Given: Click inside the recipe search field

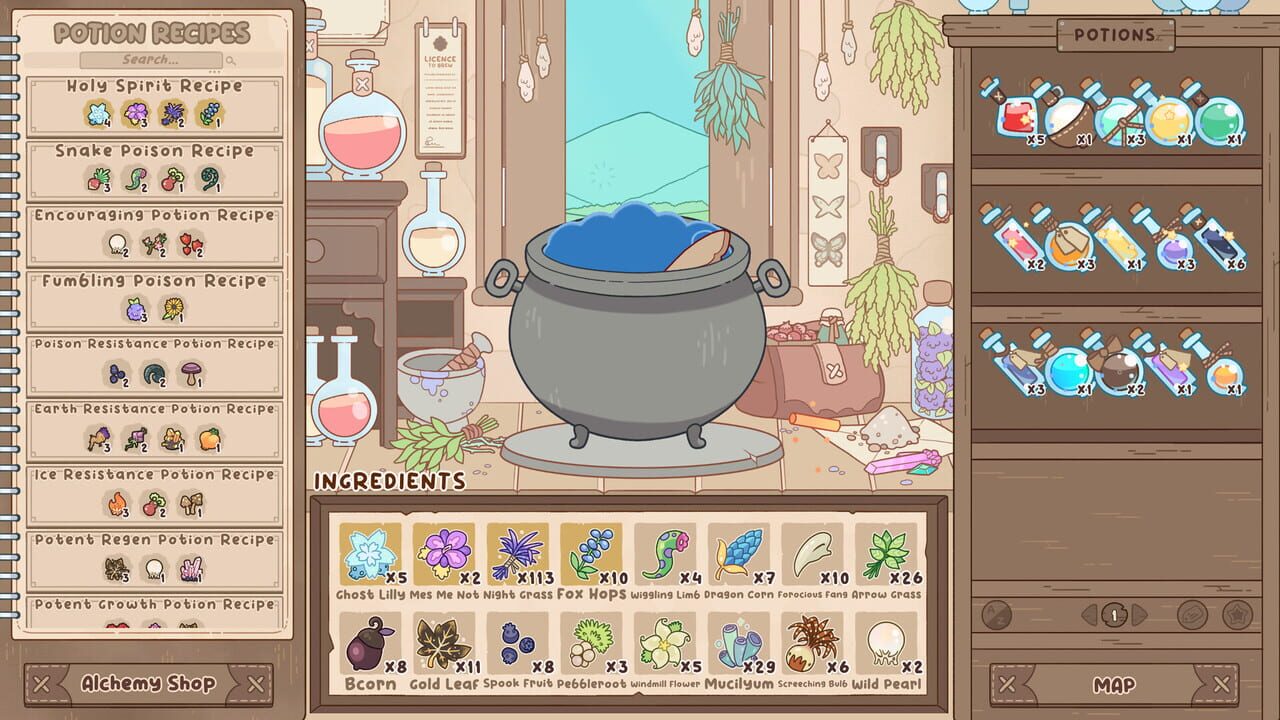Looking at the screenshot, I should click(x=150, y=60).
